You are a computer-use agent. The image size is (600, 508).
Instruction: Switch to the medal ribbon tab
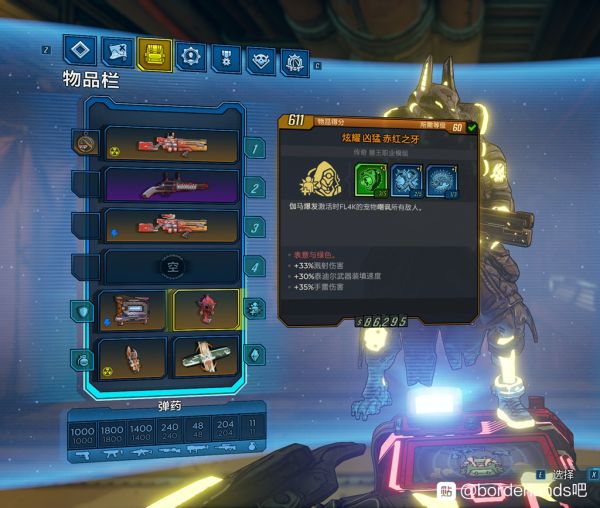tap(225, 57)
